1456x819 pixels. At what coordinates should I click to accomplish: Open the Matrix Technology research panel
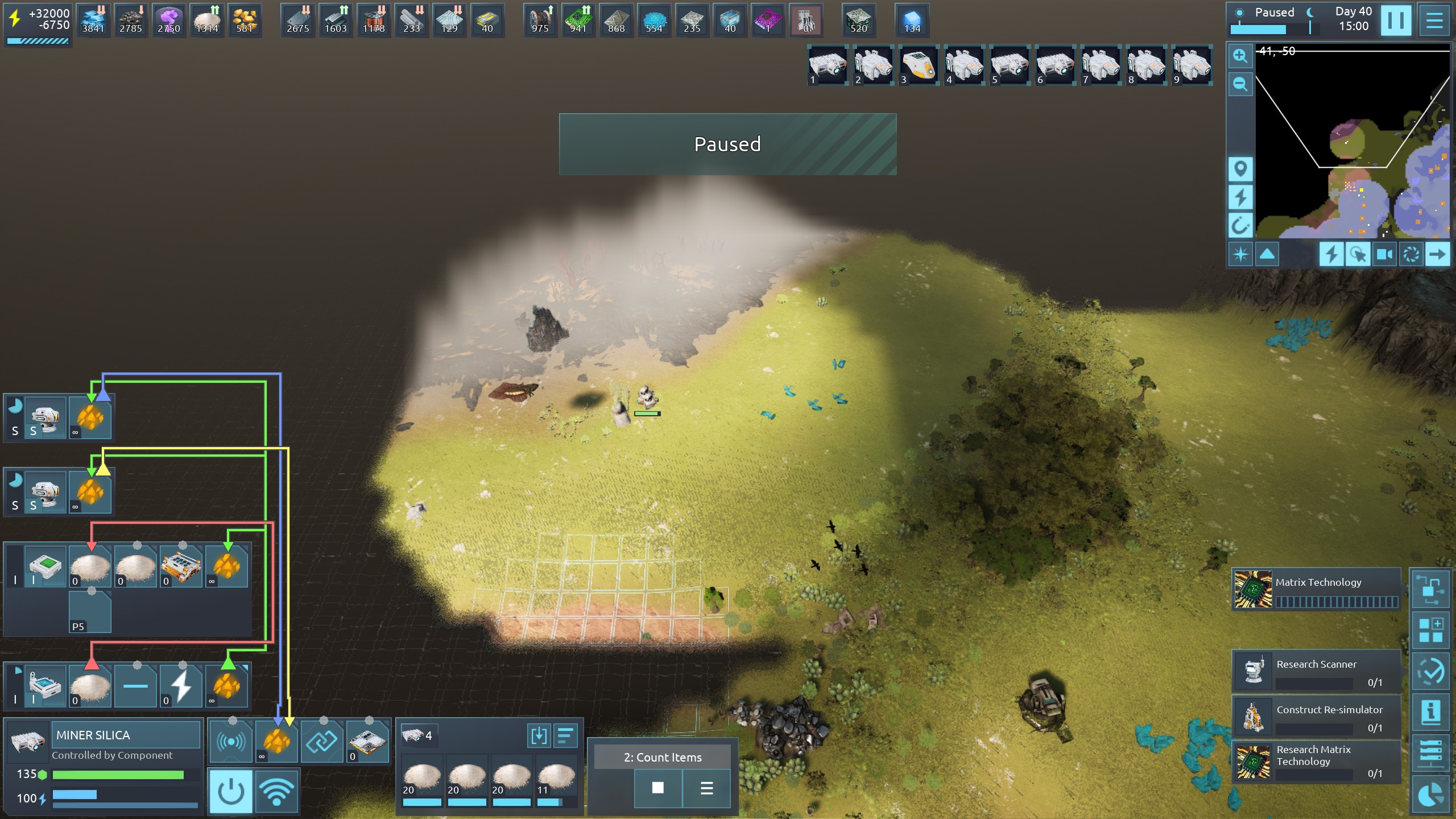coord(1316,589)
